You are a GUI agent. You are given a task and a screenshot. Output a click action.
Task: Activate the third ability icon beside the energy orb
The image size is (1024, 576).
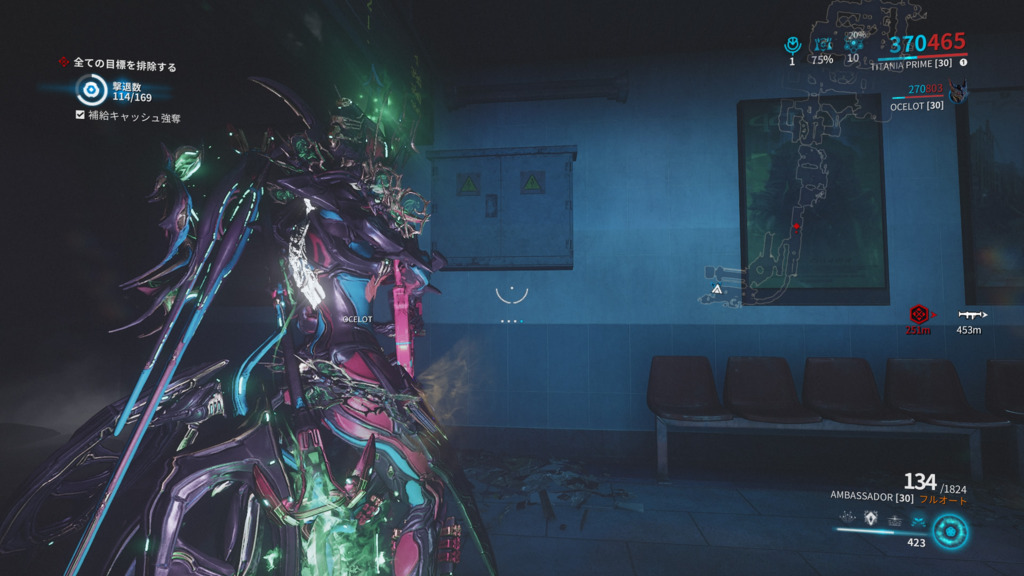(894, 519)
